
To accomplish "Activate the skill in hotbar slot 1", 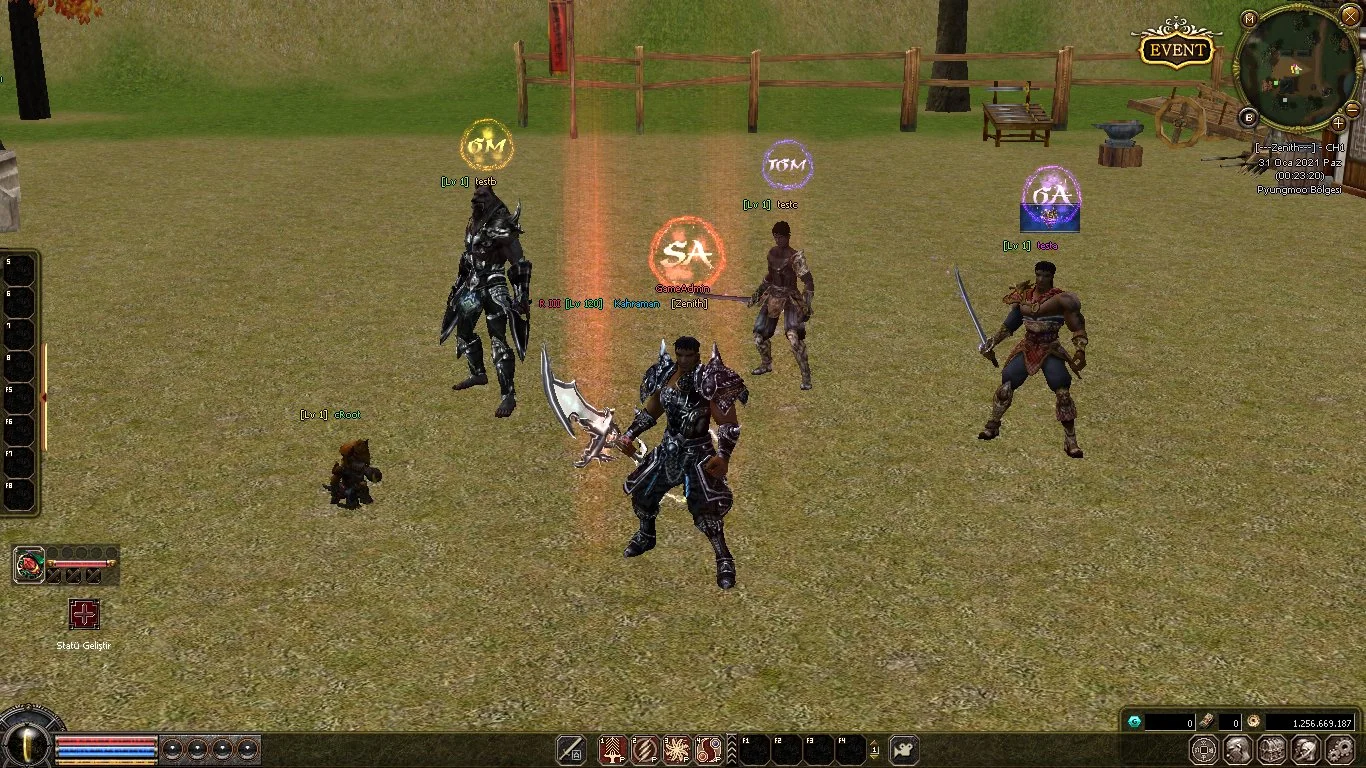I will 613,749.
